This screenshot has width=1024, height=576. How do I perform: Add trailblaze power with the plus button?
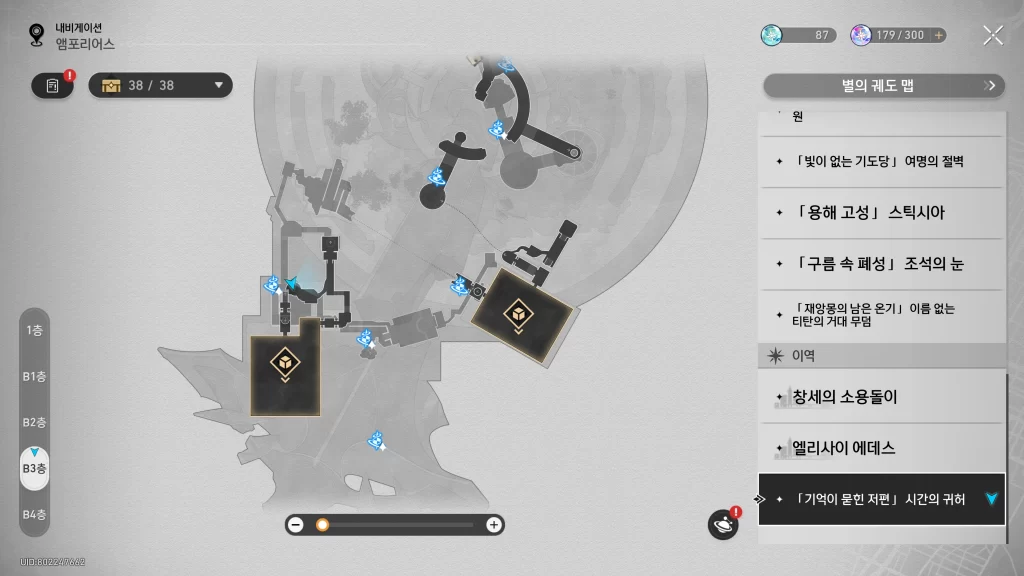[938, 35]
